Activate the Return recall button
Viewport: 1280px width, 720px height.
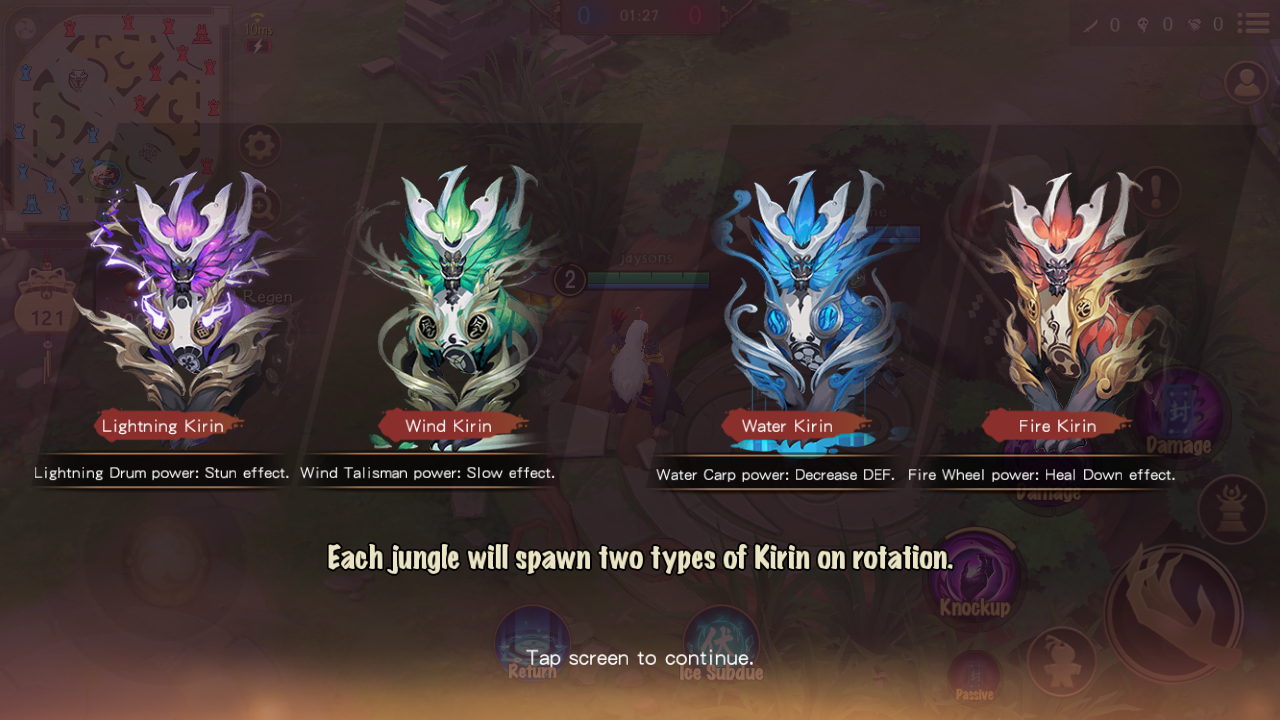click(x=532, y=643)
